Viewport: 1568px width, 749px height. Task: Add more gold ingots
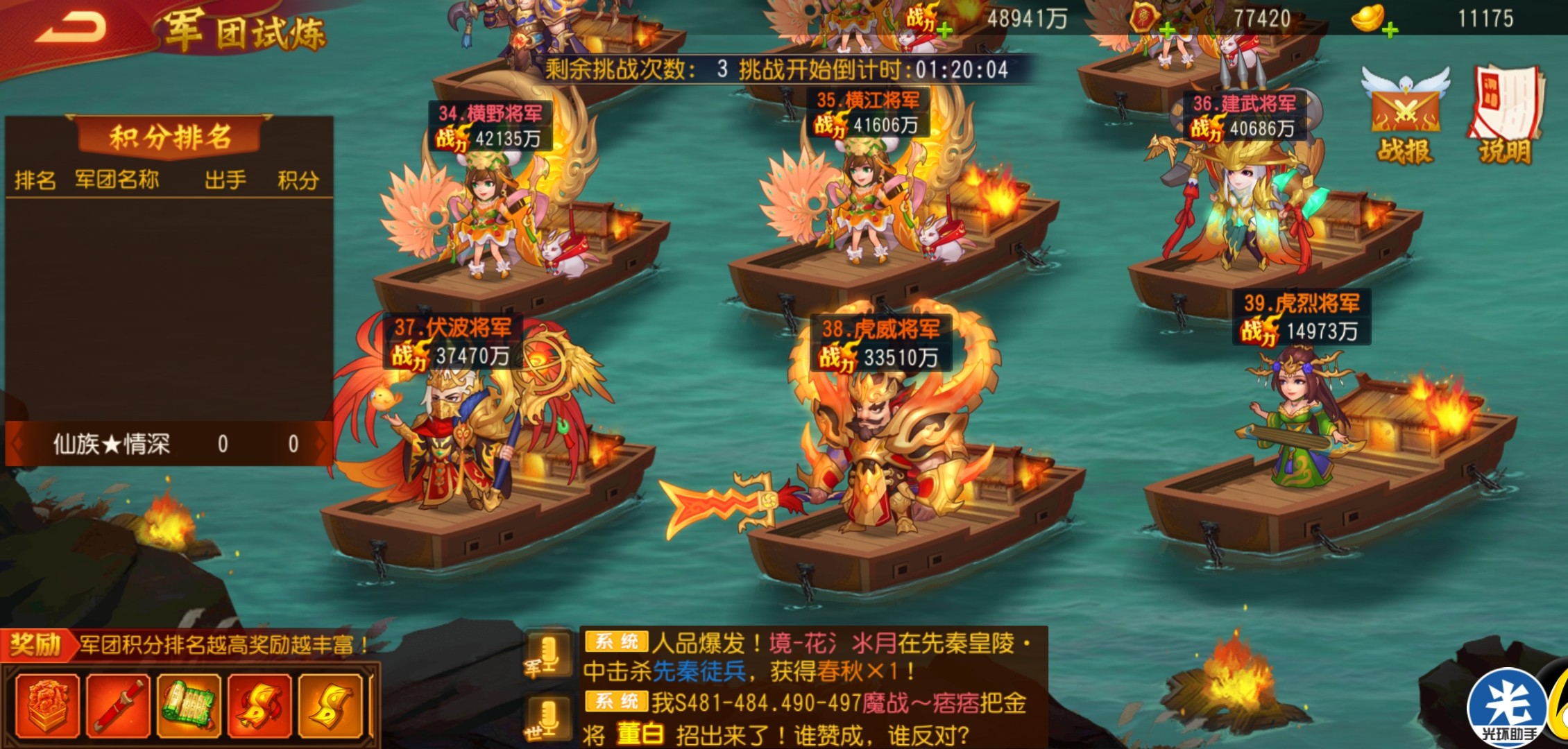pos(1390,30)
